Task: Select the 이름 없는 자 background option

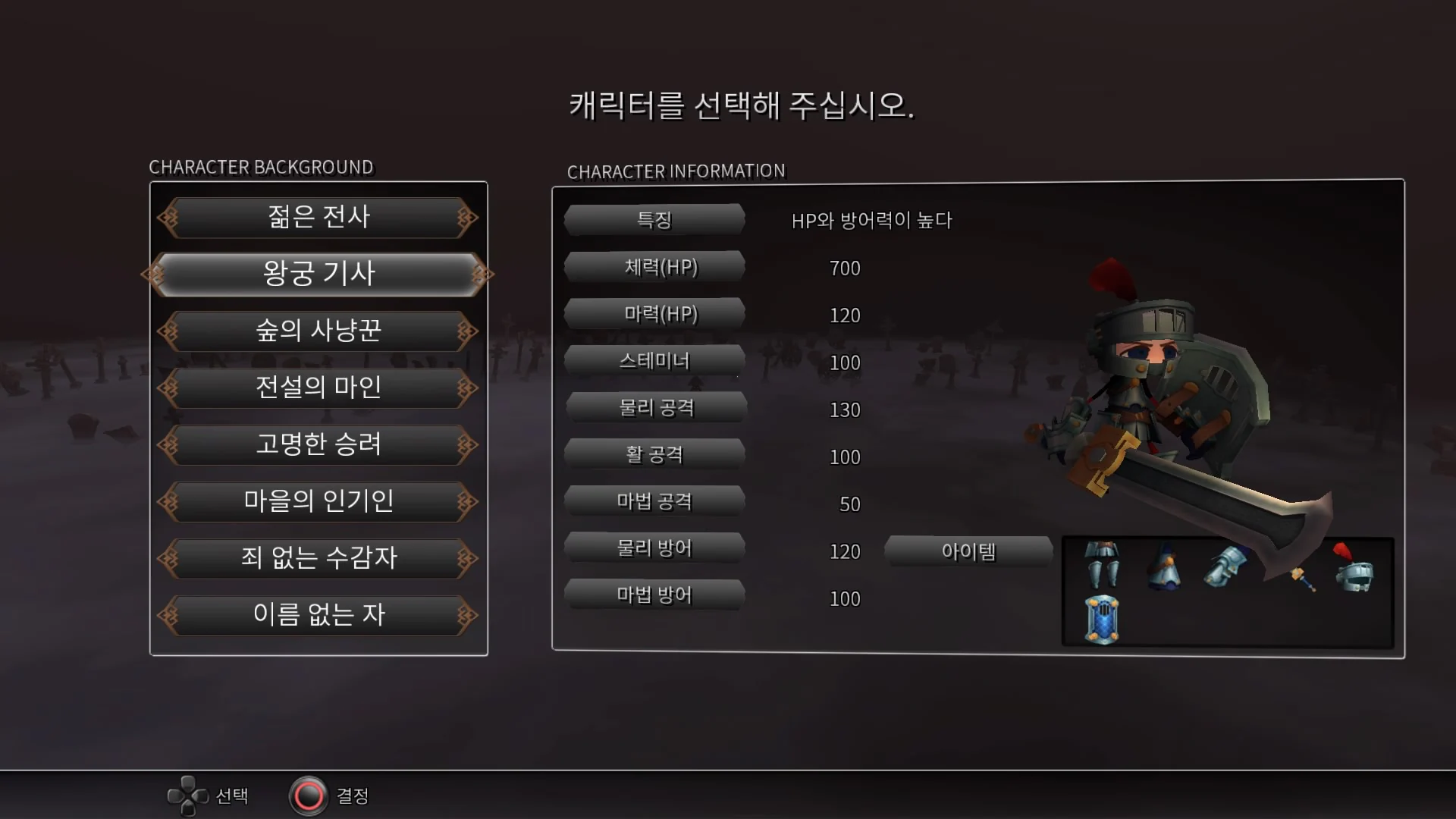Action: click(x=318, y=616)
